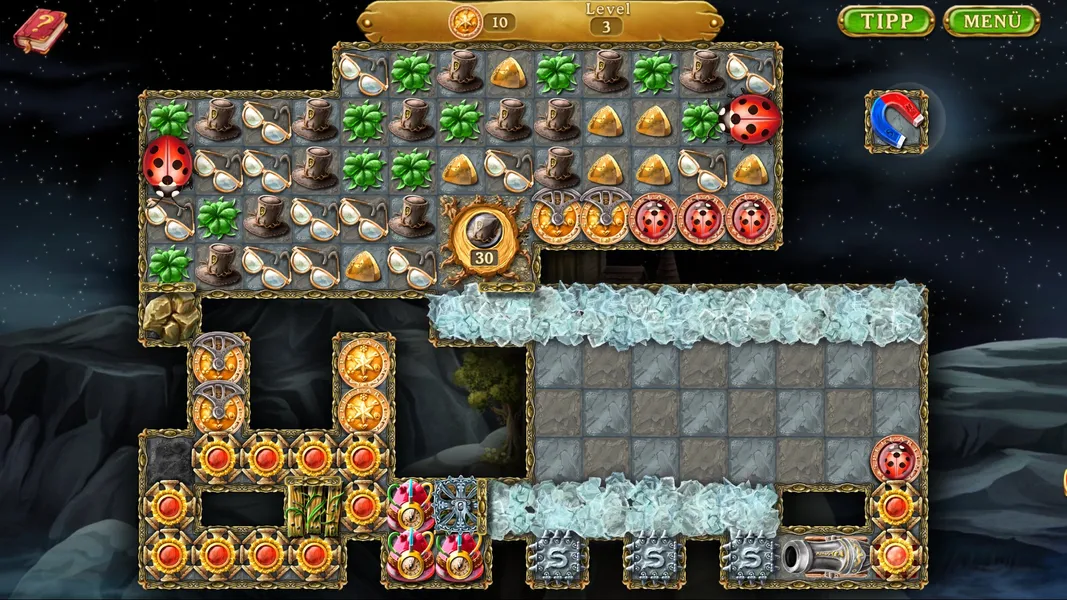Open the MENÜ button
This screenshot has height=600, width=1067.
tap(991, 21)
